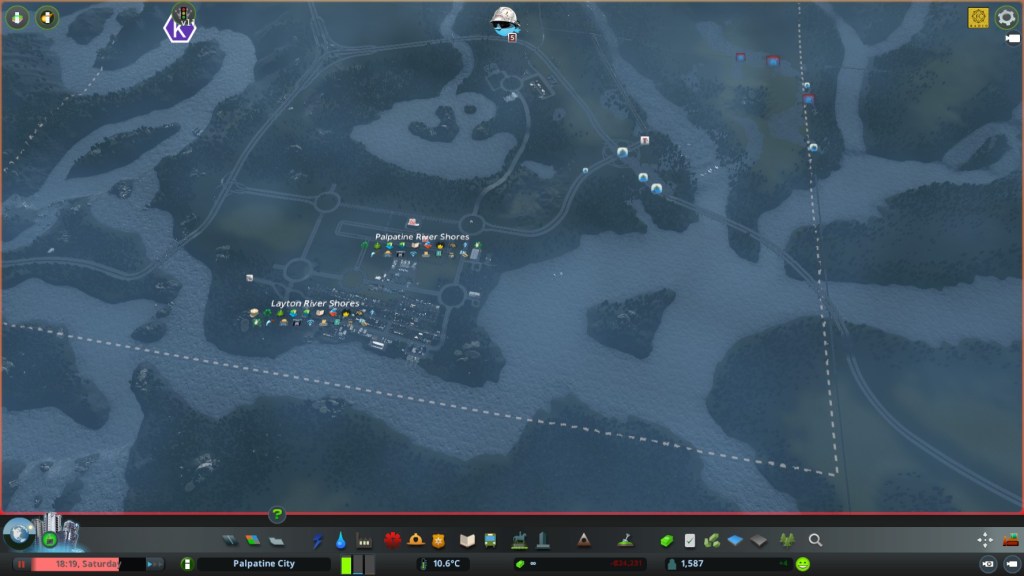Image resolution: width=1024 pixels, height=576 pixels.
Task: Select the Water and Sewage droplet menu
Action: [341, 540]
